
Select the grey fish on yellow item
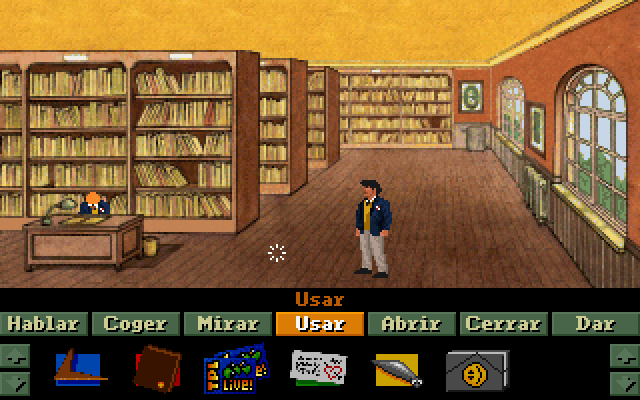point(397,369)
